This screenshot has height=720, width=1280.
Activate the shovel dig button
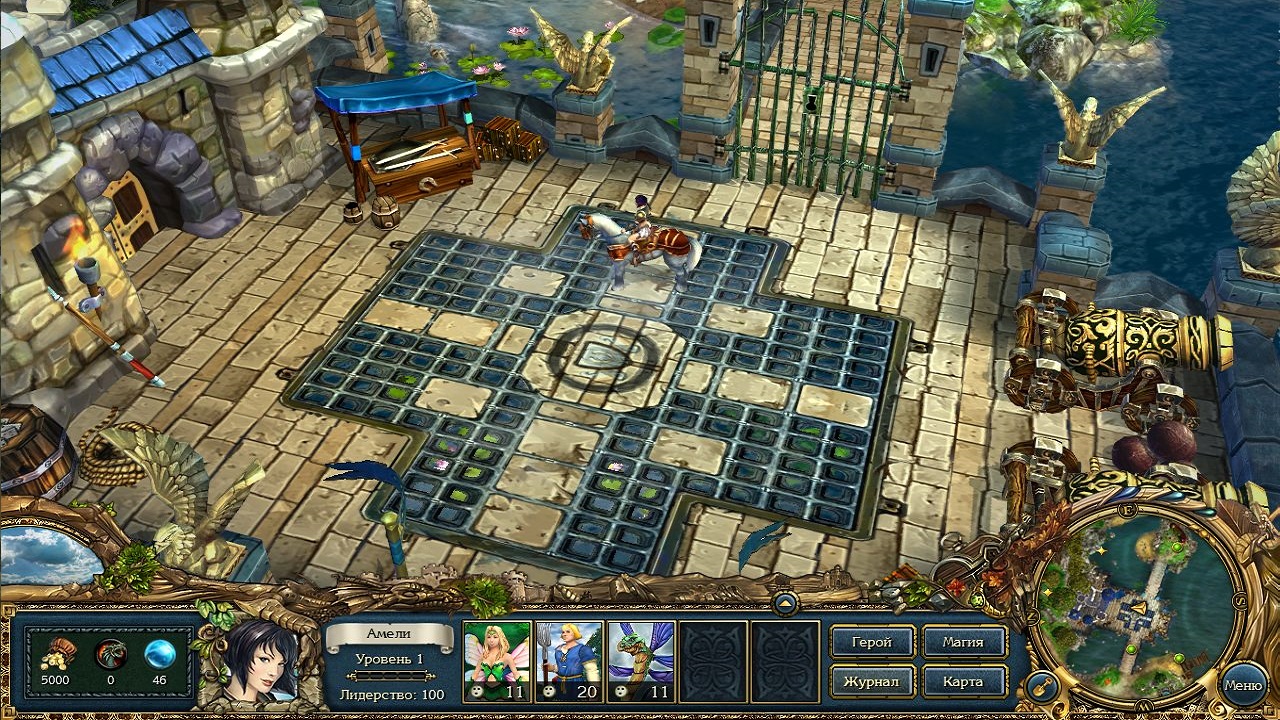coord(1042,686)
